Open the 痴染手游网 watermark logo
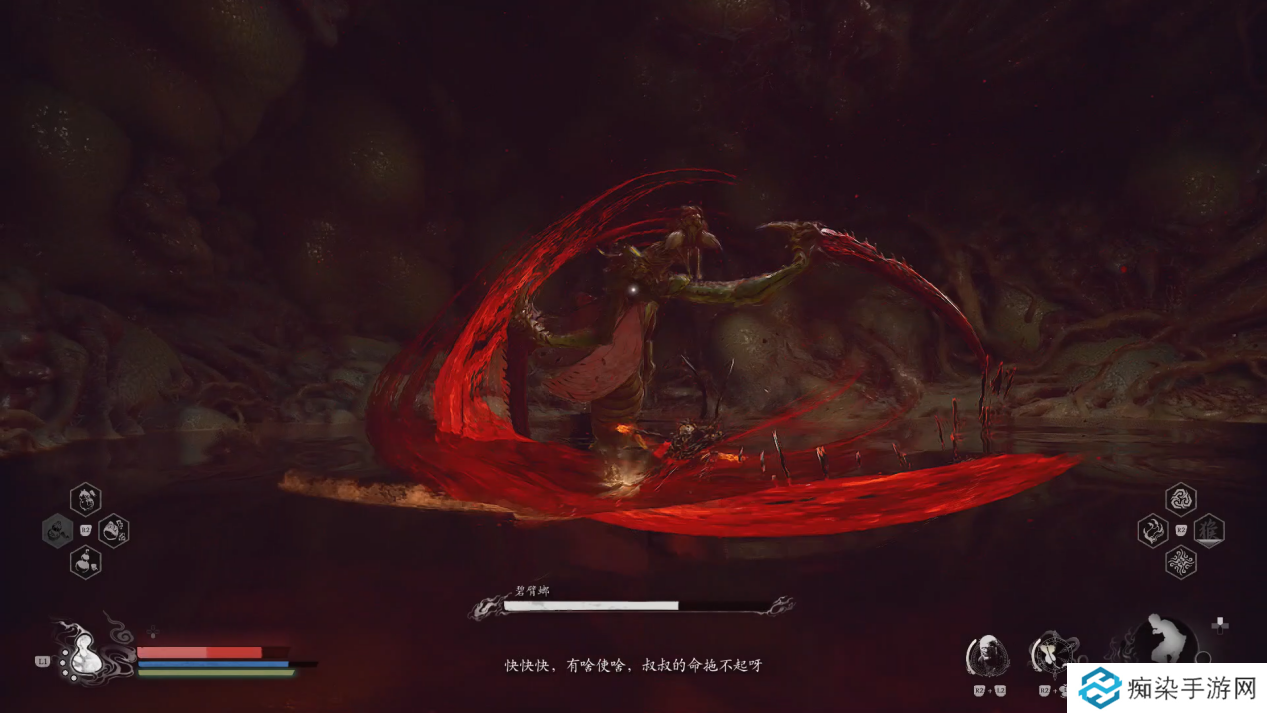Screen dimensions: 1267x713 1165,688
